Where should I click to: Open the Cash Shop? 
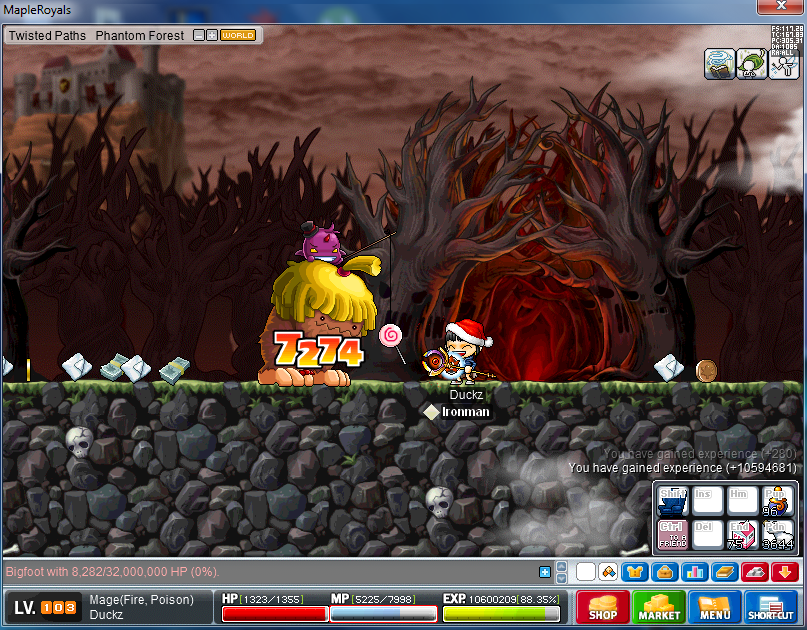point(603,606)
